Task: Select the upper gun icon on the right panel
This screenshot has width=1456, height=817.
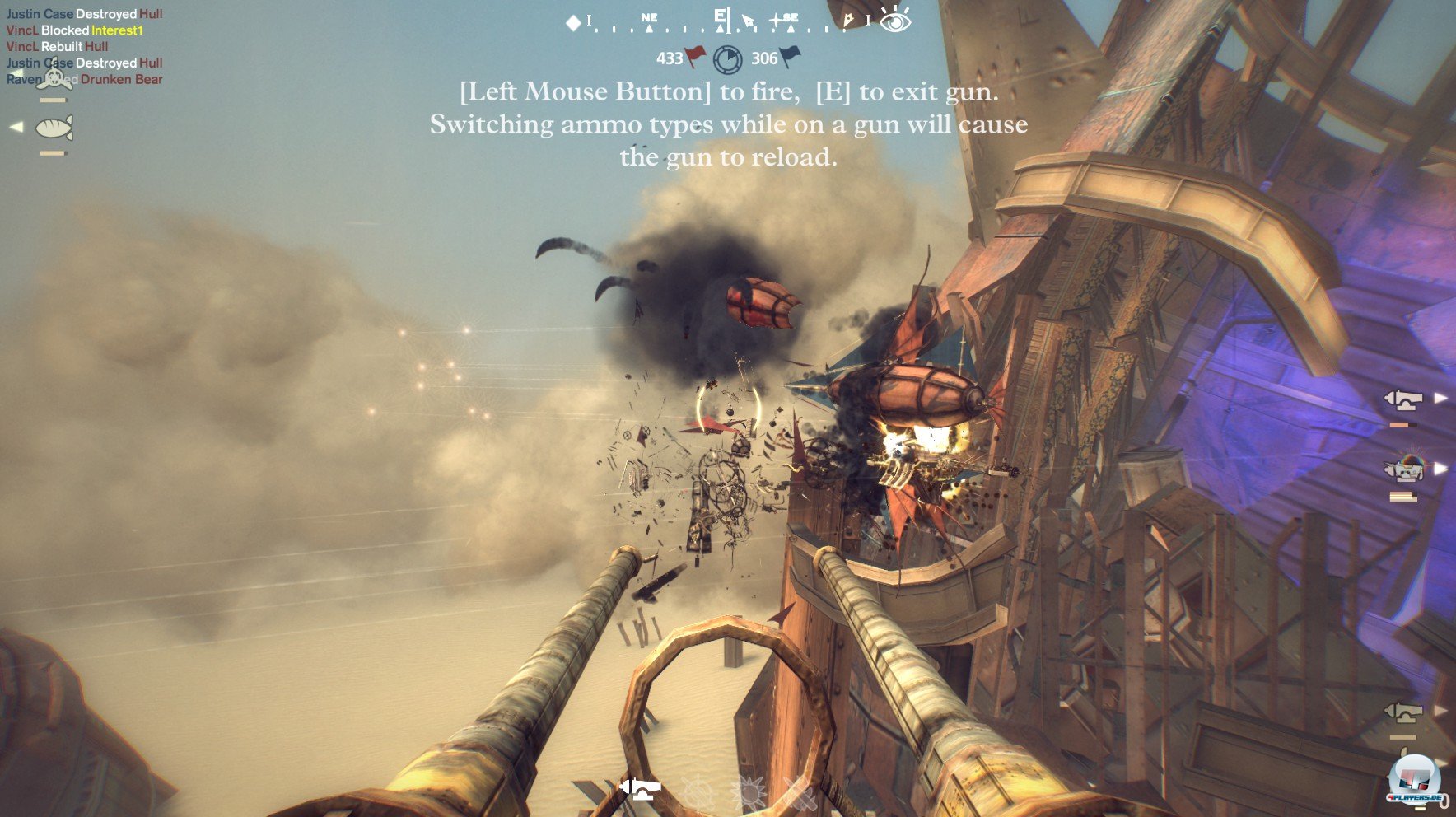Action: [1404, 399]
